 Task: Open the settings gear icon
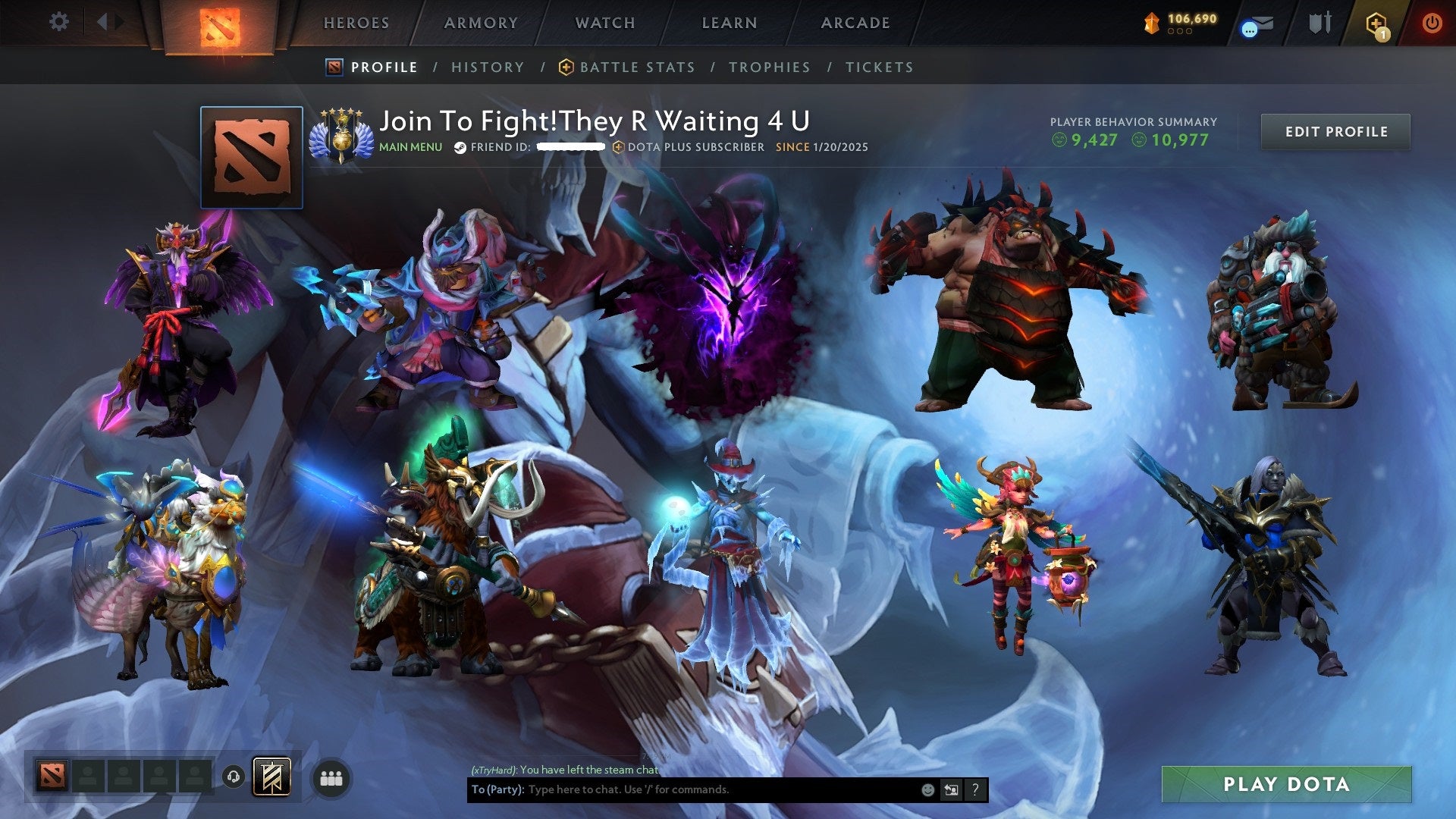(58, 22)
